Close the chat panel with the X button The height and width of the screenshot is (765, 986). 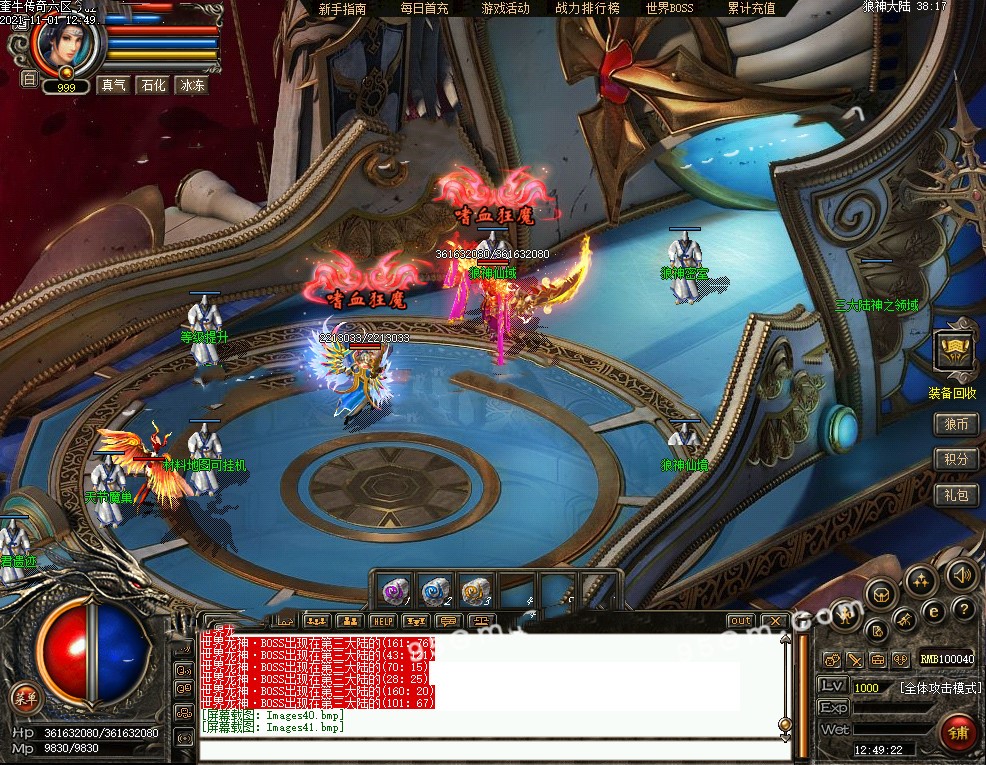773,621
